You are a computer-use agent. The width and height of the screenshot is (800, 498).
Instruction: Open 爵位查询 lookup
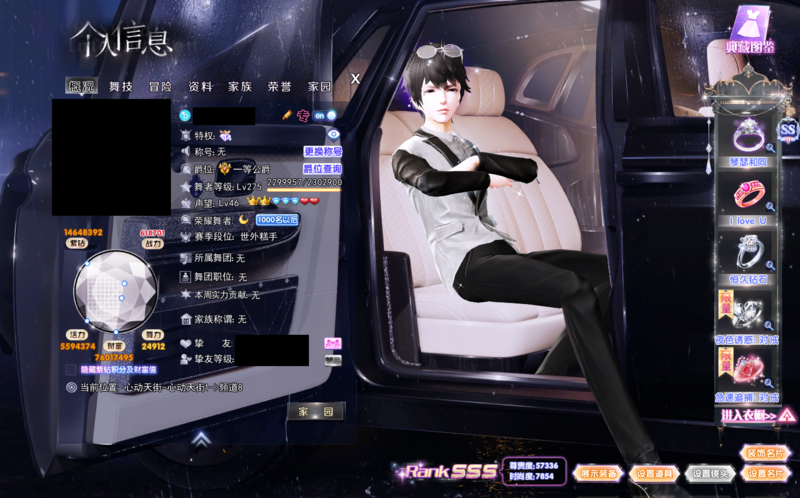pyautogui.click(x=322, y=169)
